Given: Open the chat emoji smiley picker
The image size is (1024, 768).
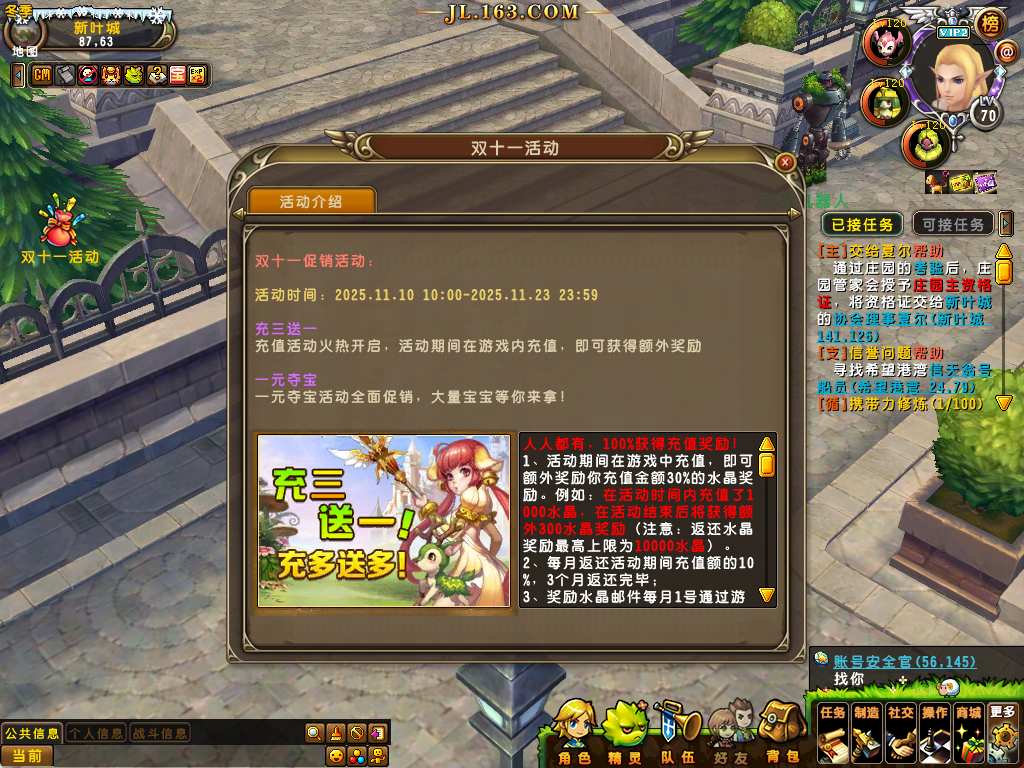Looking at the screenshot, I should 336,755.
